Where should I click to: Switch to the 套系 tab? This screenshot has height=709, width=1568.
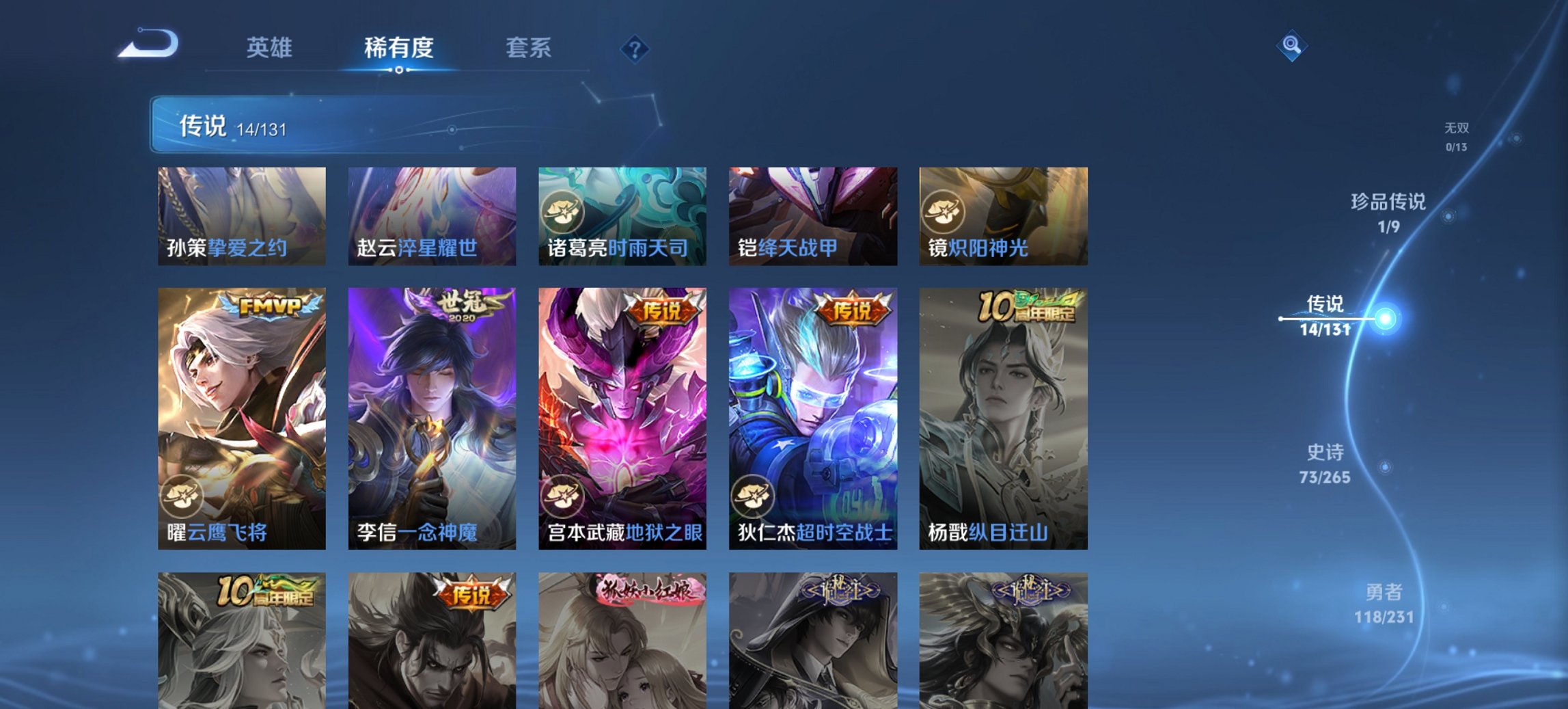point(528,48)
